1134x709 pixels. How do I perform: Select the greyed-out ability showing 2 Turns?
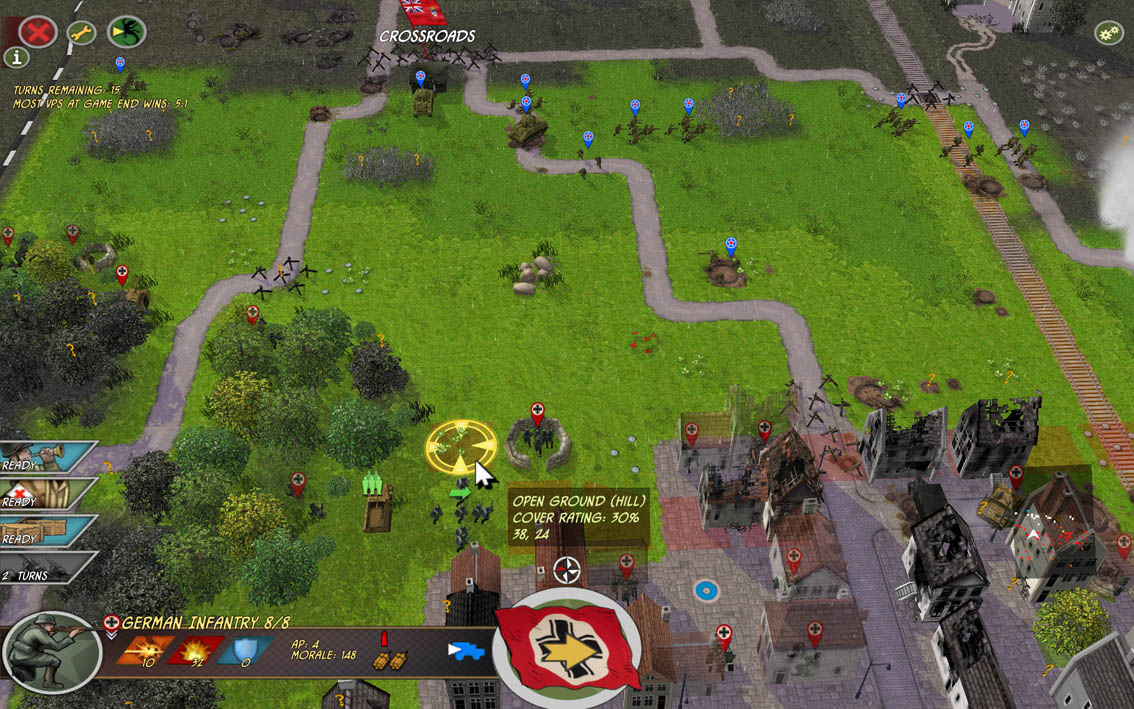coord(45,567)
